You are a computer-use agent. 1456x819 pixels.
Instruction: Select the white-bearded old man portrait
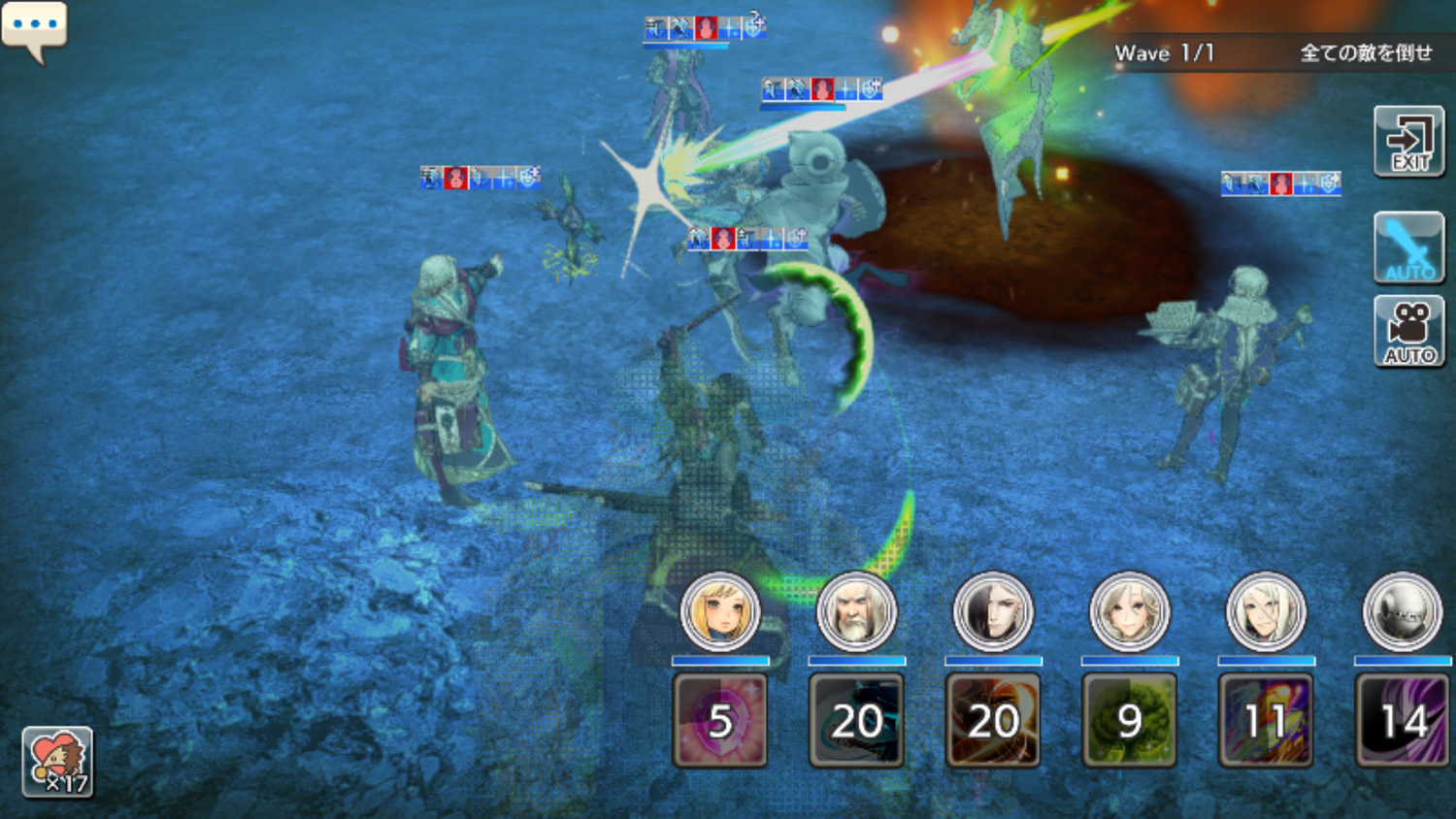pos(856,611)
